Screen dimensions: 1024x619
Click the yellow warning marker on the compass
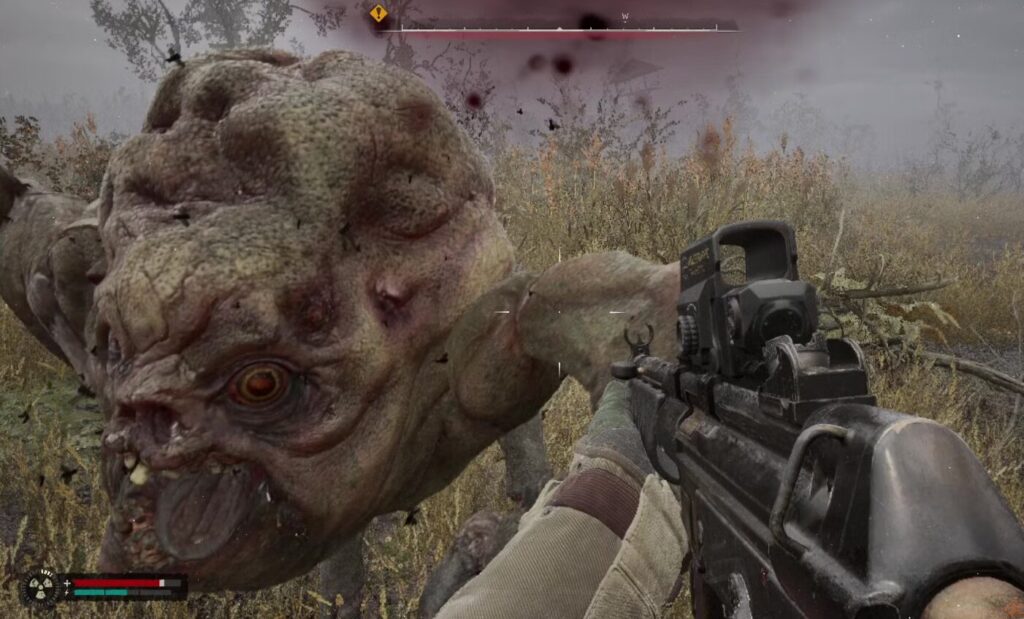[378, 14]
